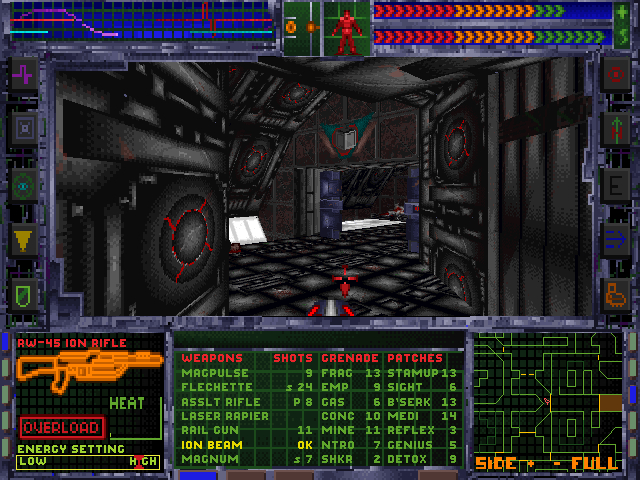Switch the automap to SIDE view

[x=494, y=464]
